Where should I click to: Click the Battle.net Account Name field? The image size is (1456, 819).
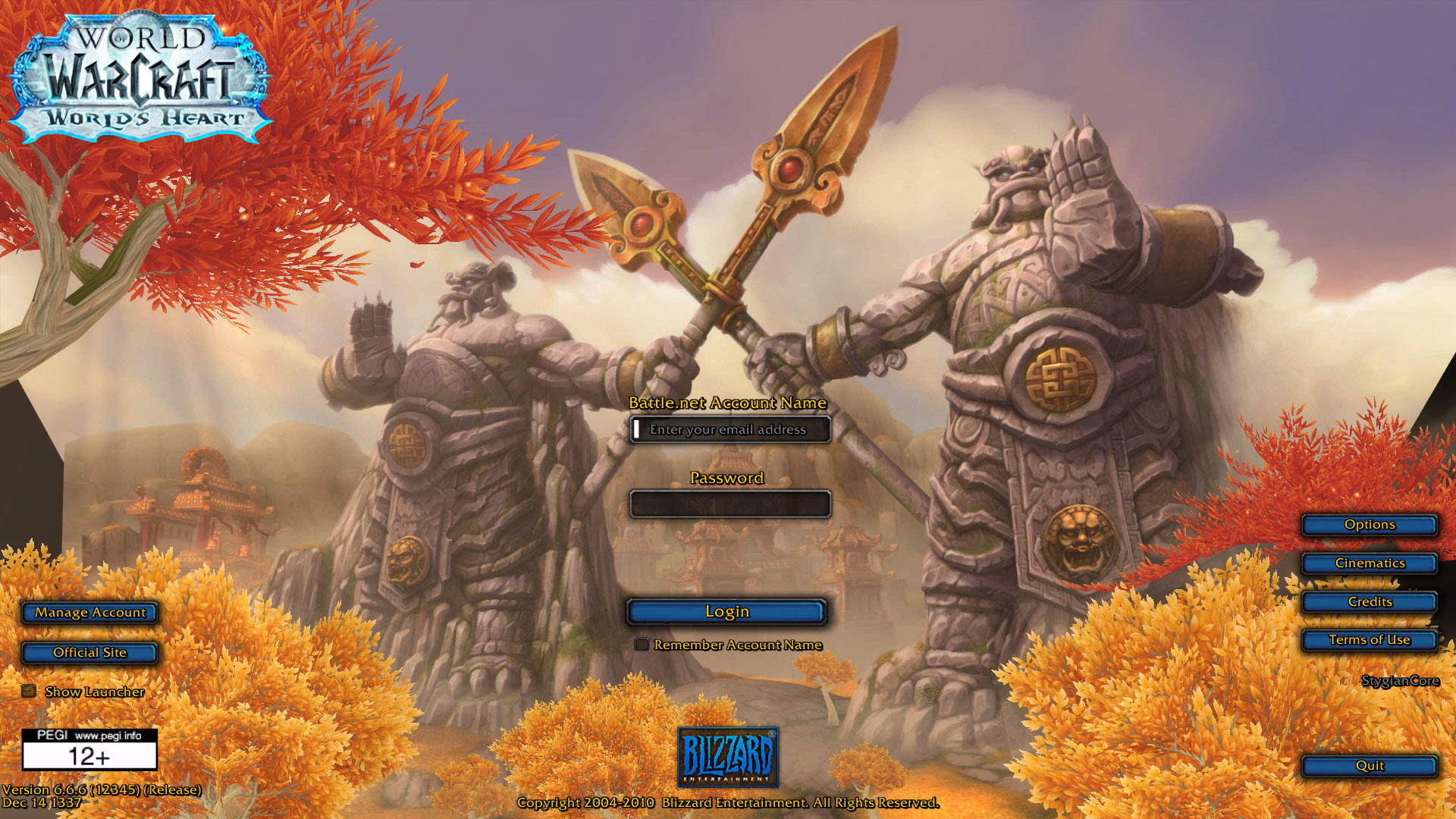(x=730, y=429)
